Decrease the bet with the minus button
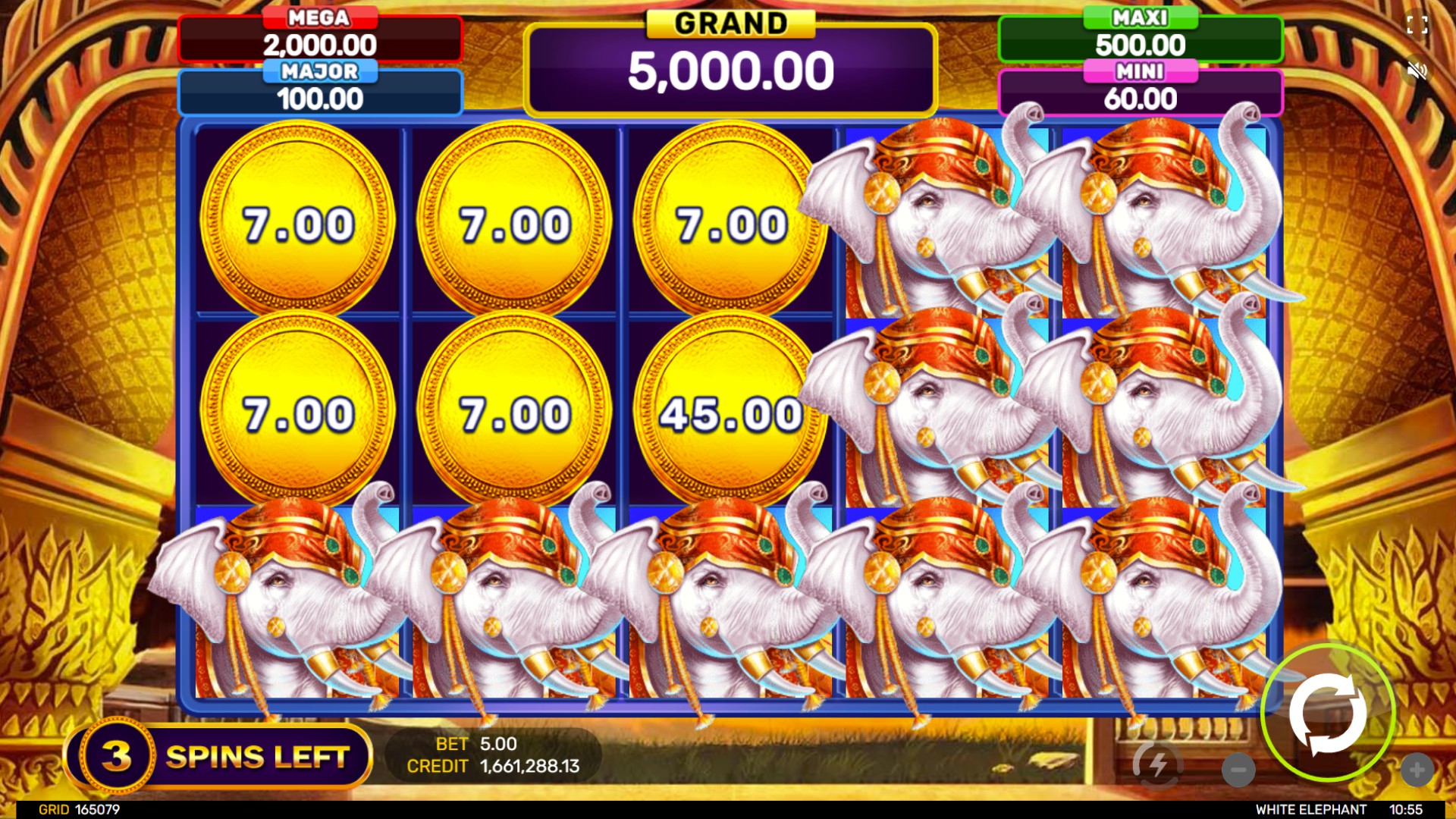 1238,770
